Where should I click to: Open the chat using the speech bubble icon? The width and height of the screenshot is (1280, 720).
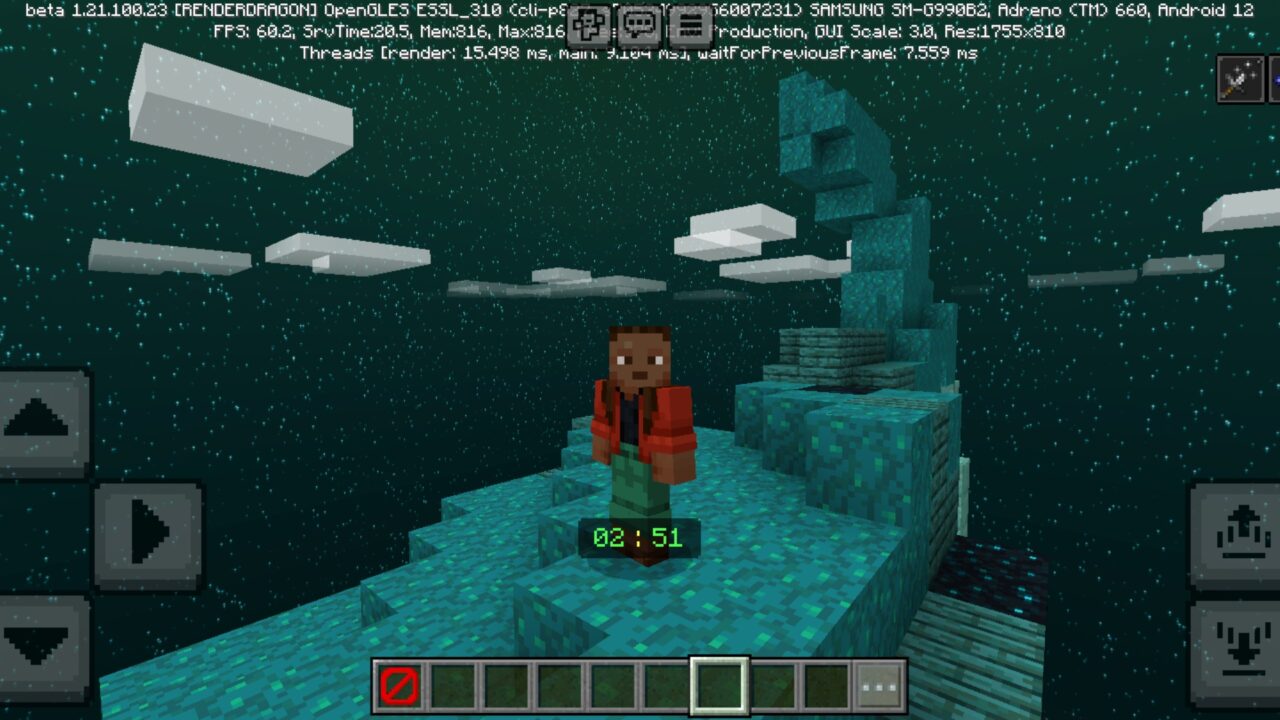[x=637, y=24]
